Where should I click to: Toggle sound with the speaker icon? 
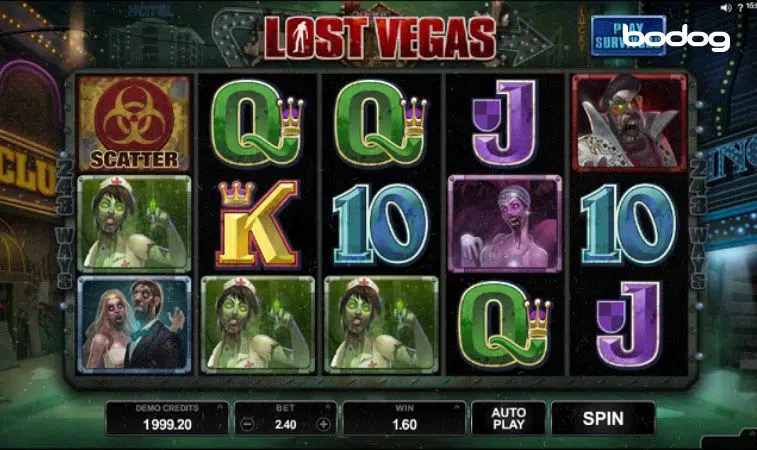[x=725, y=8]
